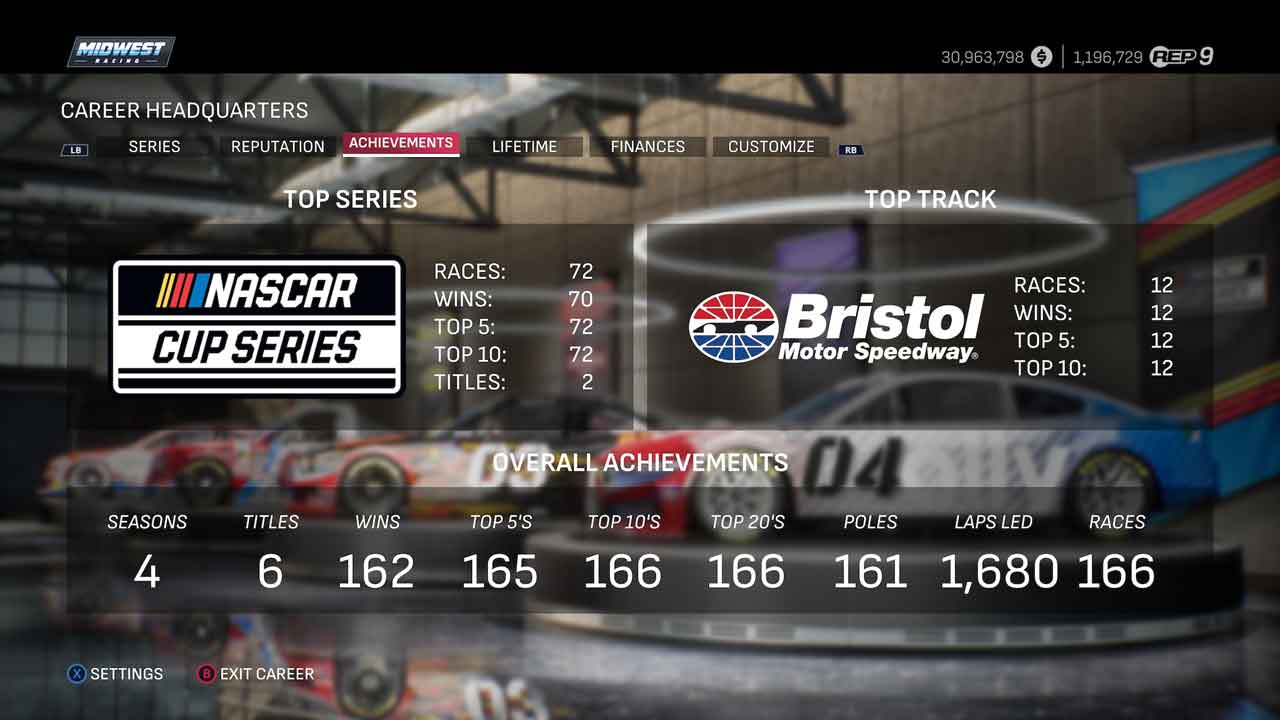Screen dimensions: 1280x720
Task: Open Settings from the bottom bar
Action: [115, 674]
